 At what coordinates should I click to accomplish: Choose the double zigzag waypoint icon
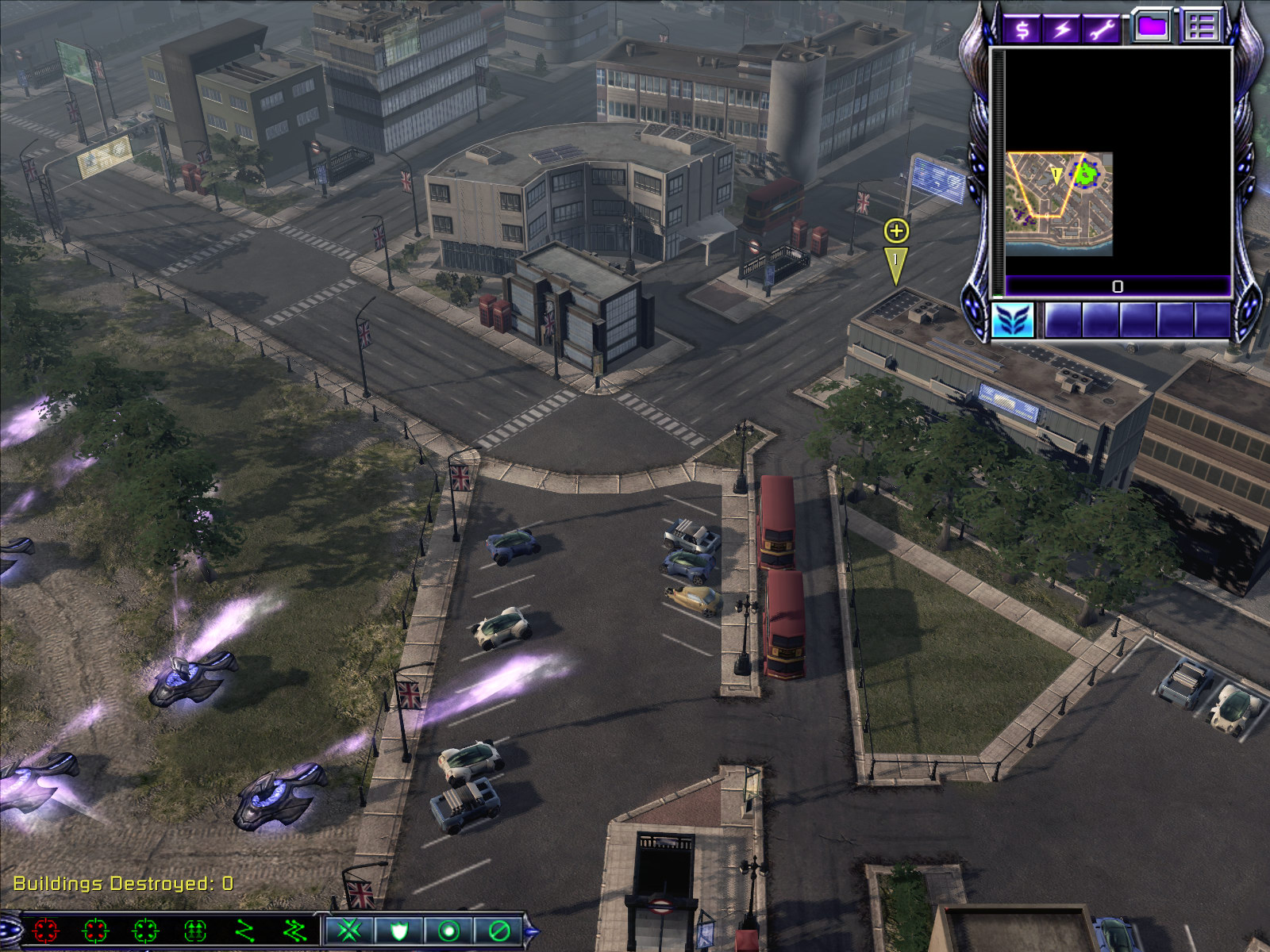(294, 930)
